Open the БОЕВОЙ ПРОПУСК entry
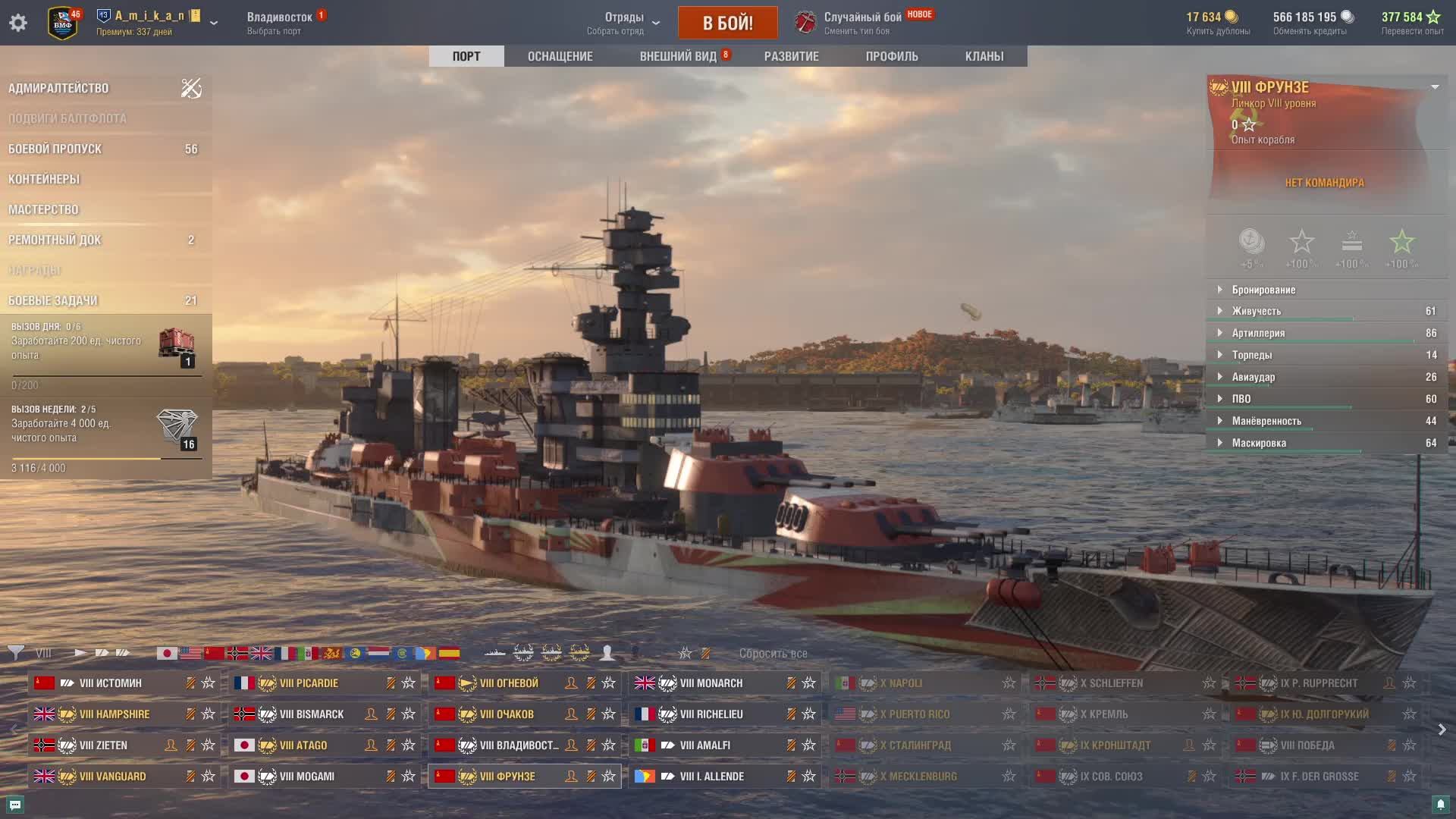This screenshot has height=819, width=1456. pos(55,149)
